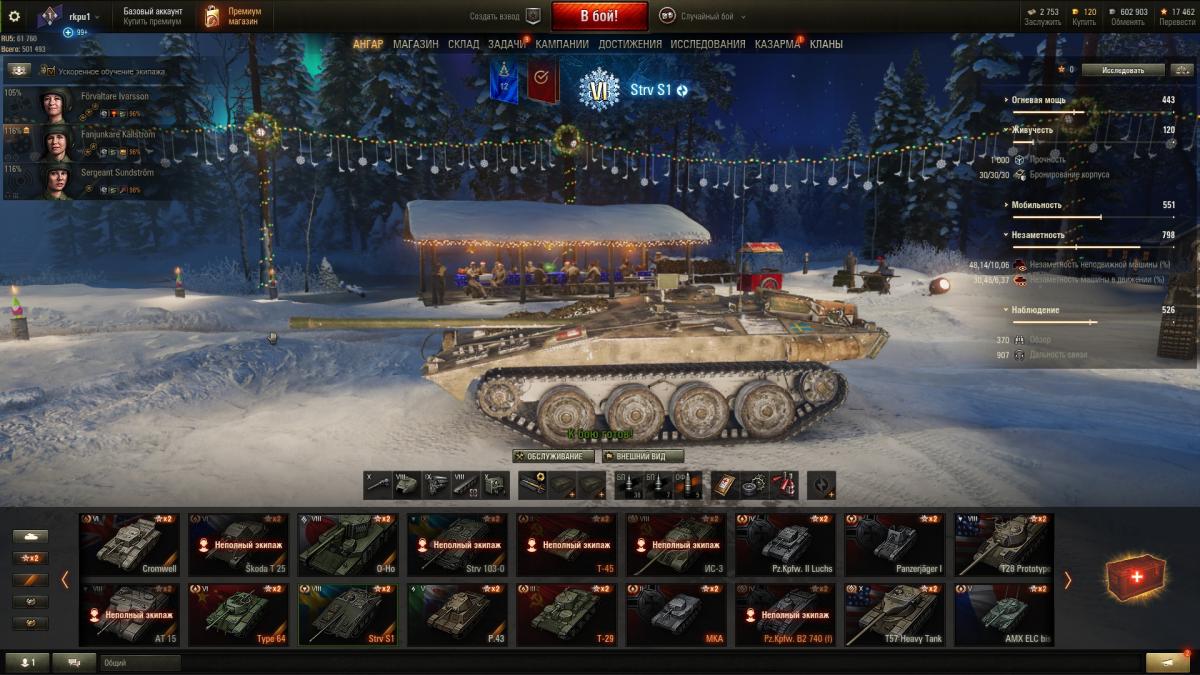Switch to the МАГАЗИН tab
The height and width of the screenshot is (675, 1200).
415,44
